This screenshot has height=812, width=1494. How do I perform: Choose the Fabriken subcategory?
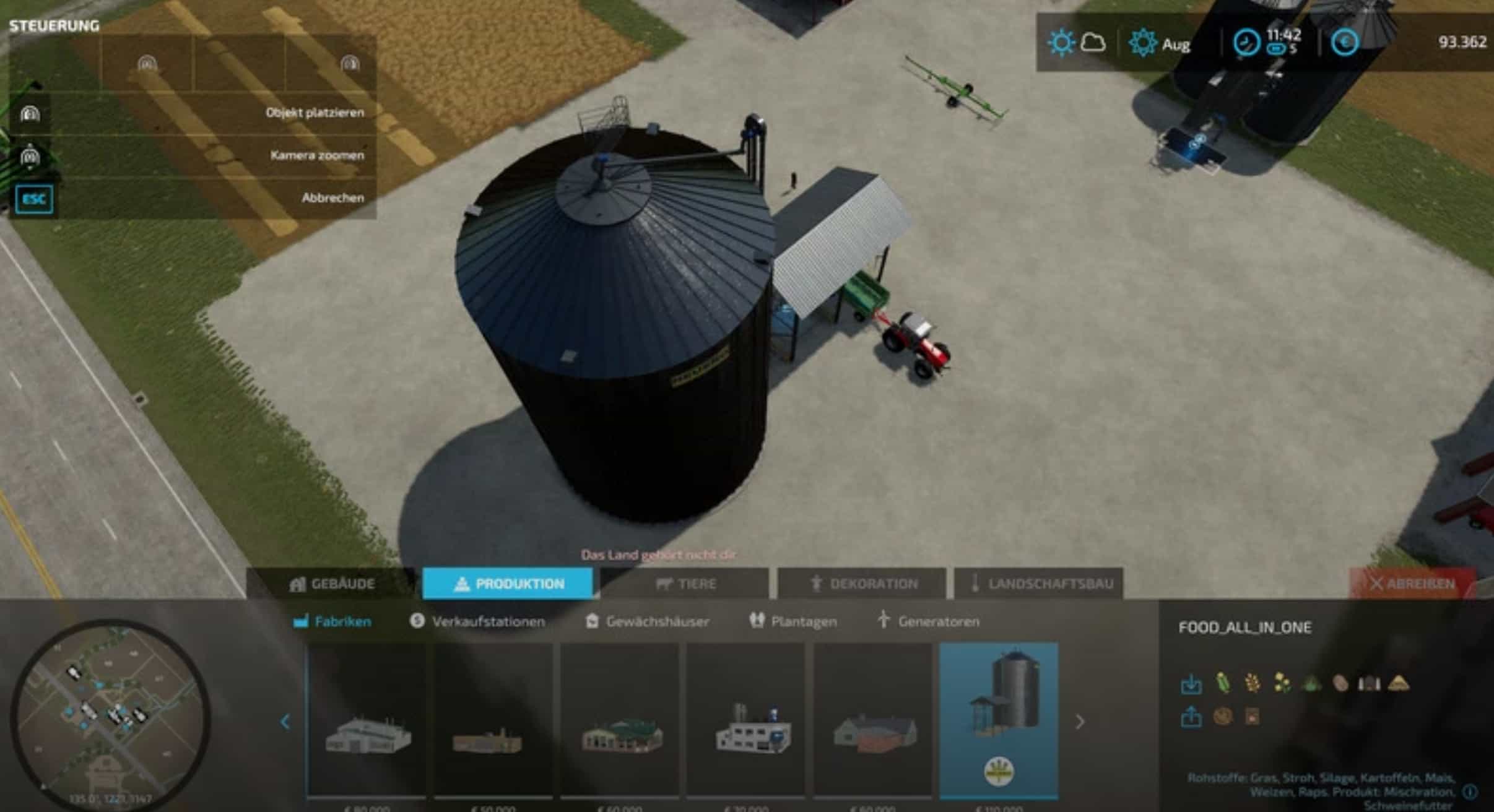click(x=332, y=621)
